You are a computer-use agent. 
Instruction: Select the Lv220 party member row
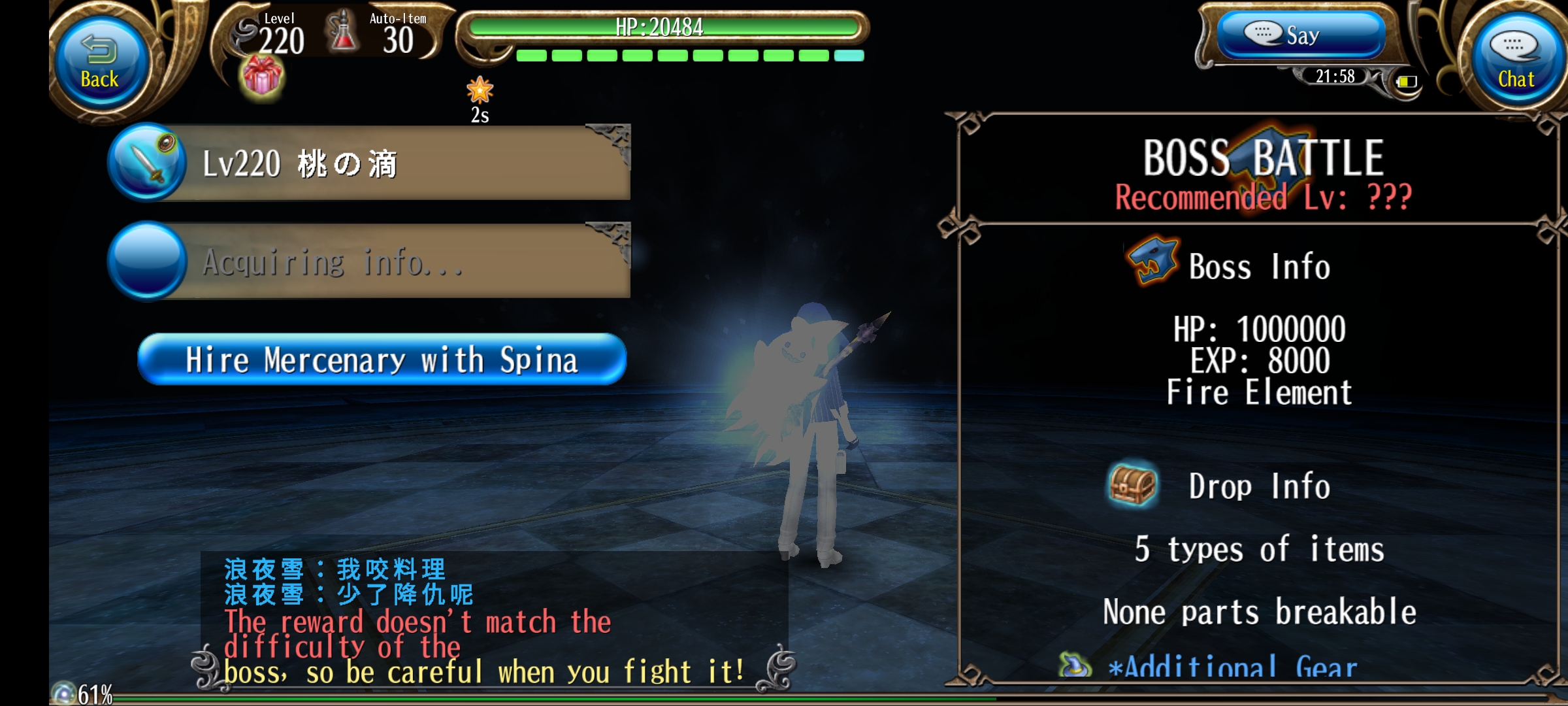369,163
